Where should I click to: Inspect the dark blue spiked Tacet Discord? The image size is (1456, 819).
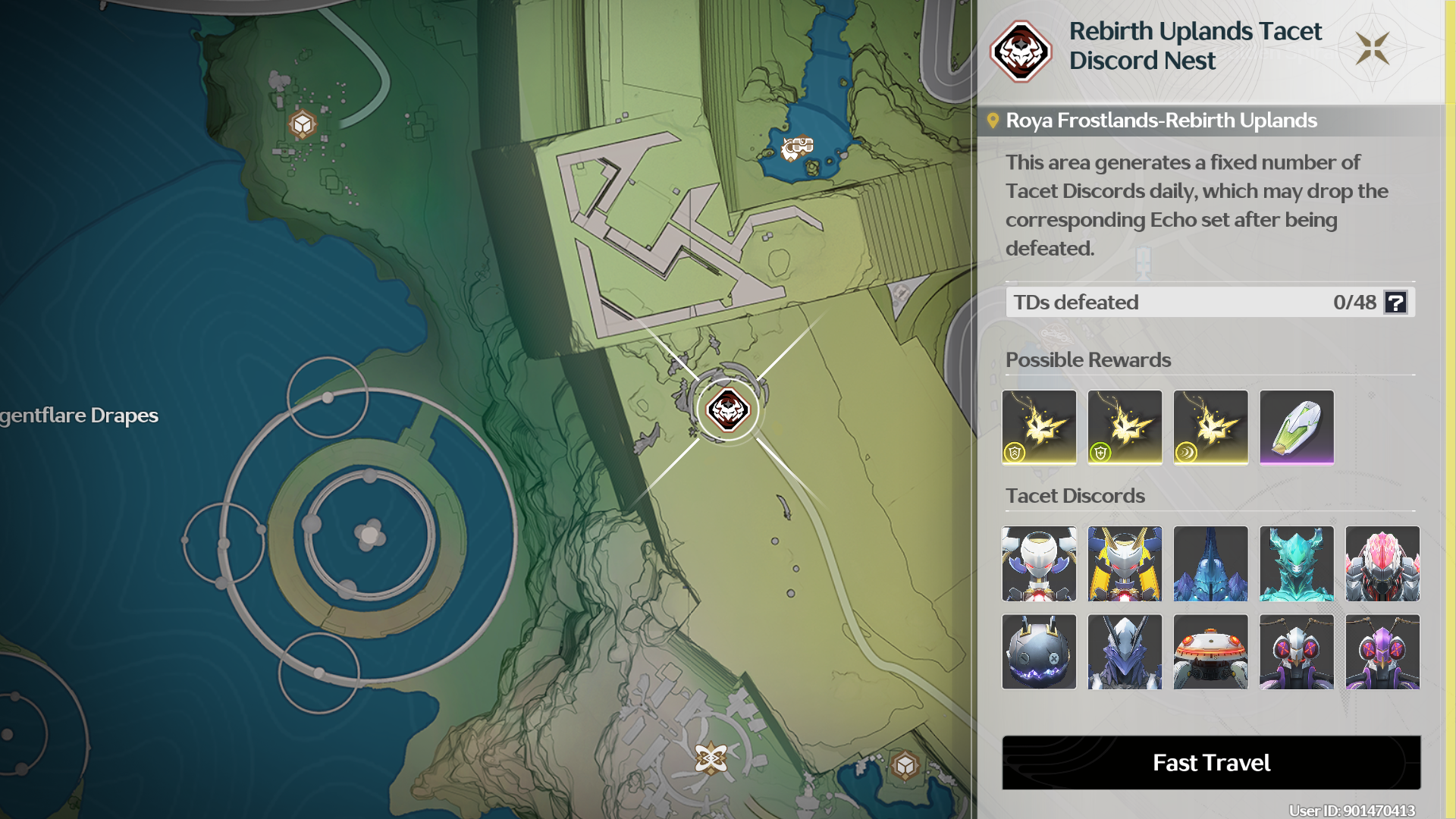click(x=1210, y=563)
